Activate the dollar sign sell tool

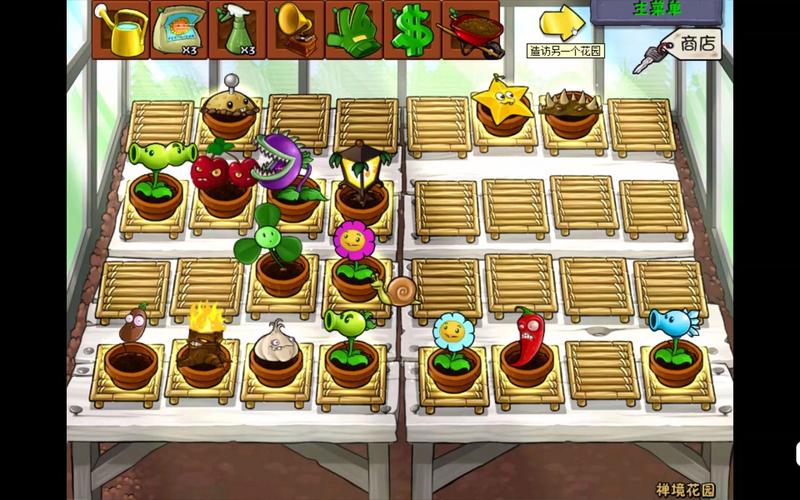pyautogui.click(x=411, y=30)
